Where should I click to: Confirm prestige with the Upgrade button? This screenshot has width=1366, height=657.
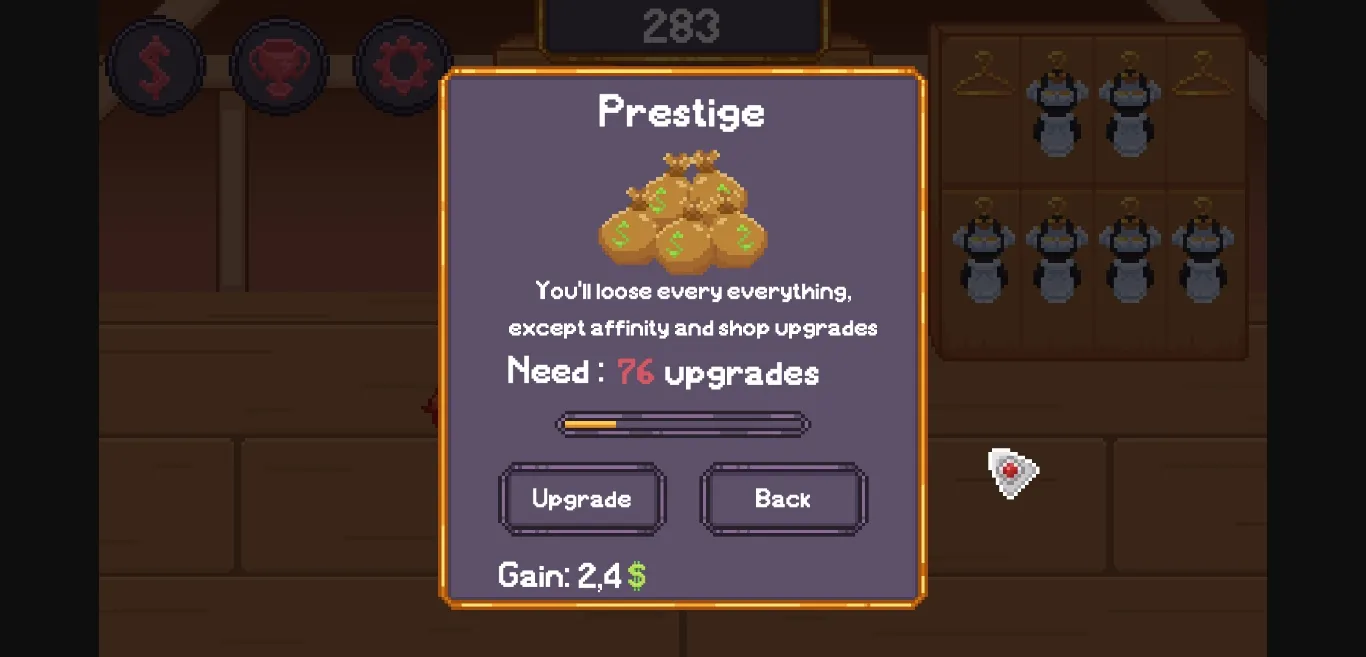pyautogui.click(x=582, y=498)
